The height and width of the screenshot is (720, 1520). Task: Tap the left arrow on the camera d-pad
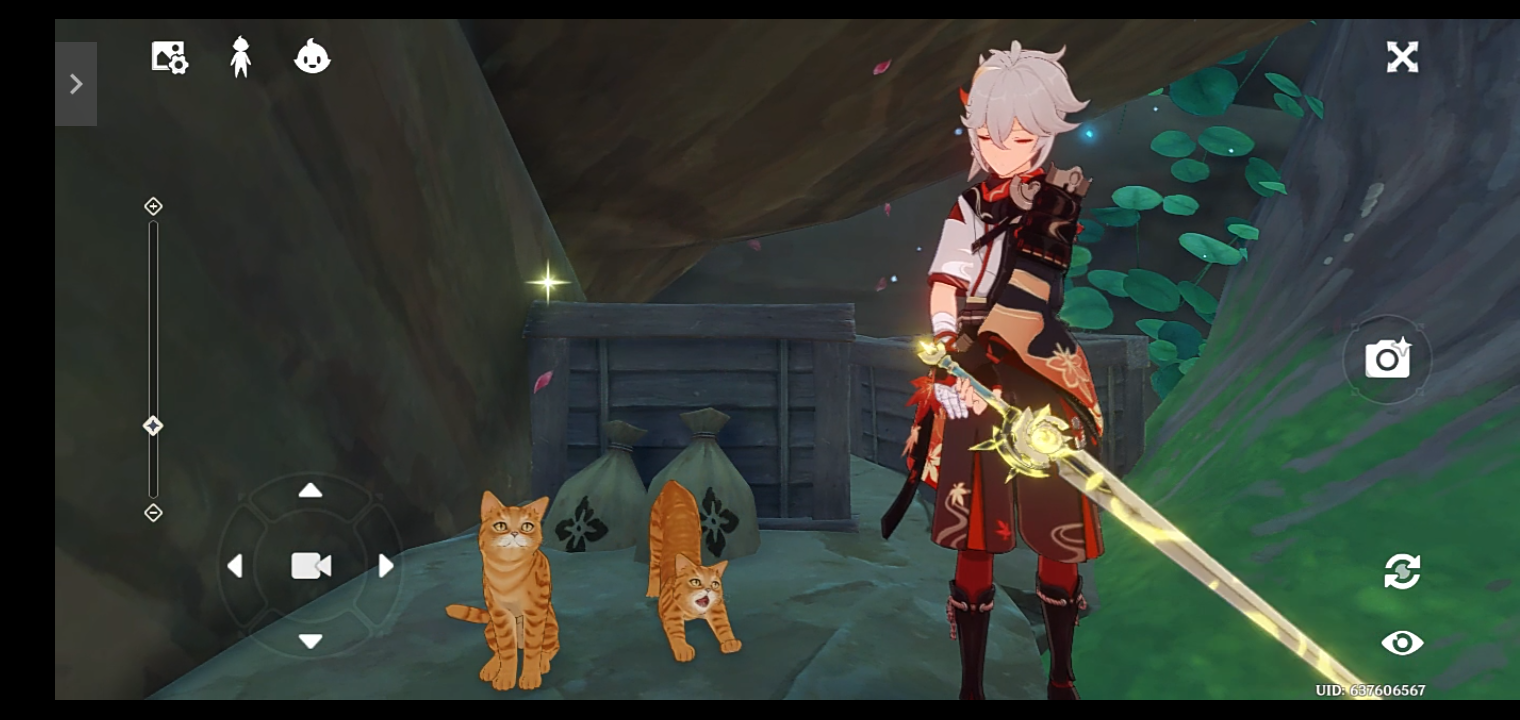point(236,565)
